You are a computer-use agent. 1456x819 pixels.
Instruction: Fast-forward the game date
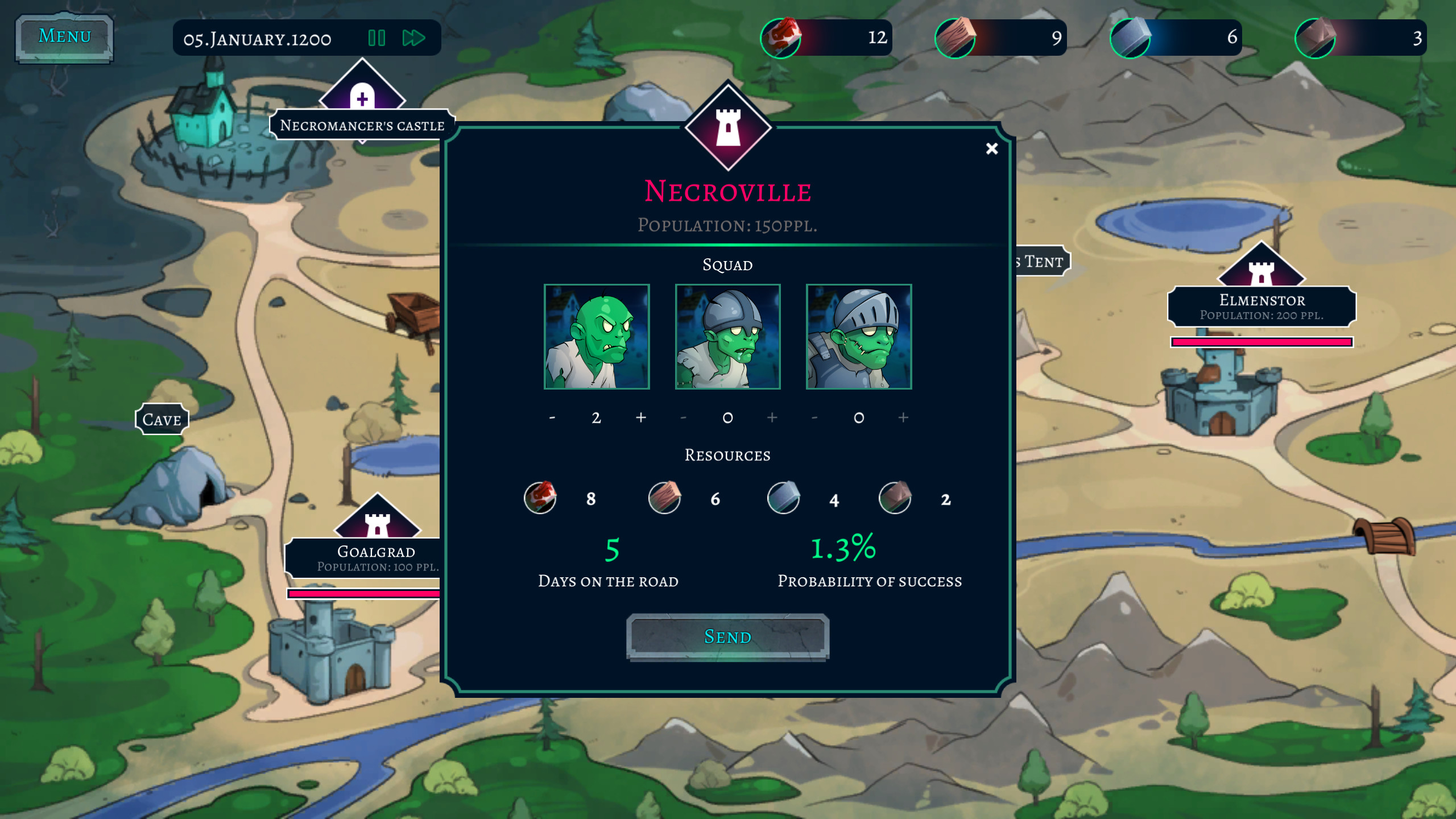coord(413,38)
